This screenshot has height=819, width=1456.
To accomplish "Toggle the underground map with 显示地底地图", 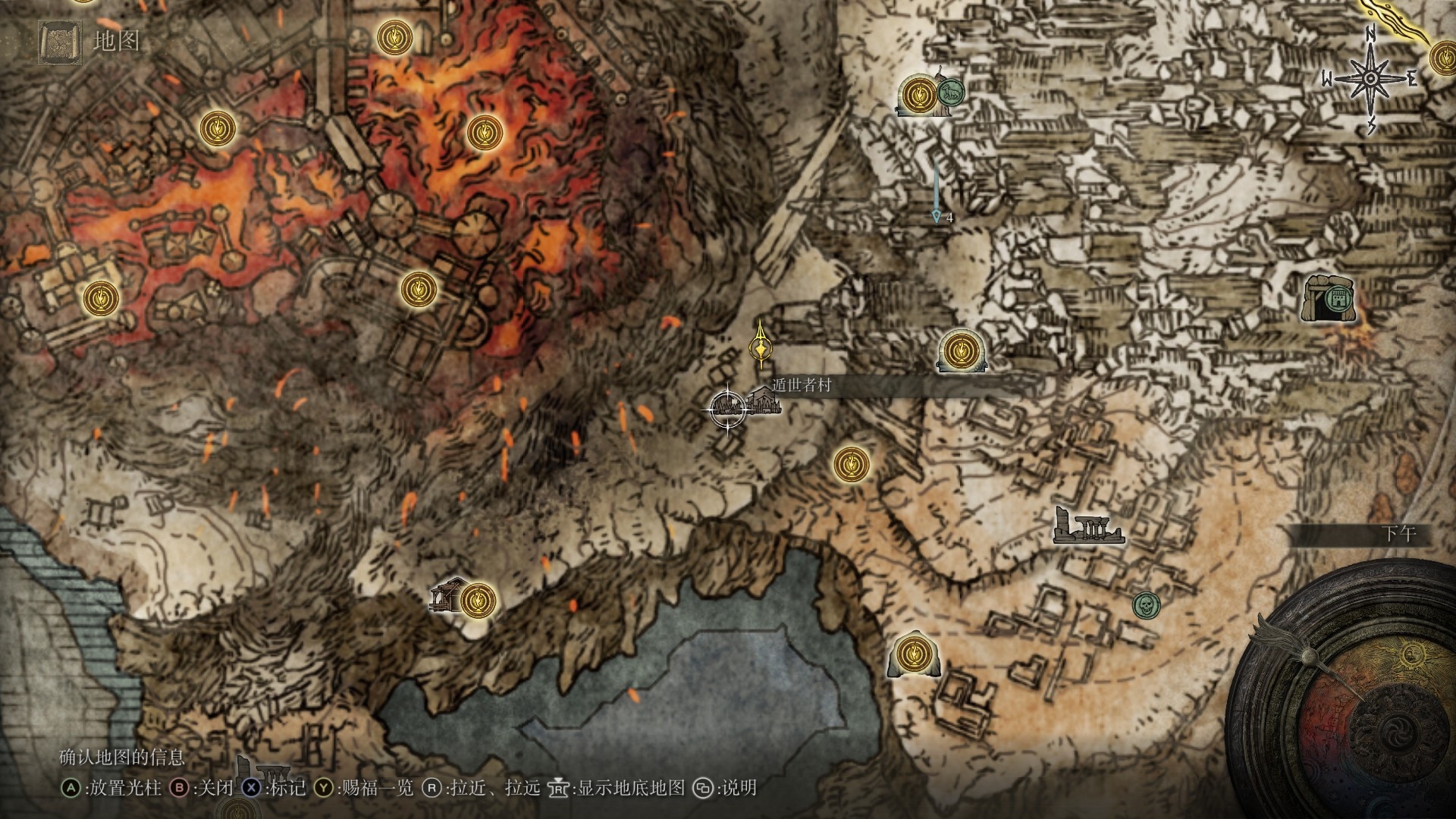I will 629,788.
